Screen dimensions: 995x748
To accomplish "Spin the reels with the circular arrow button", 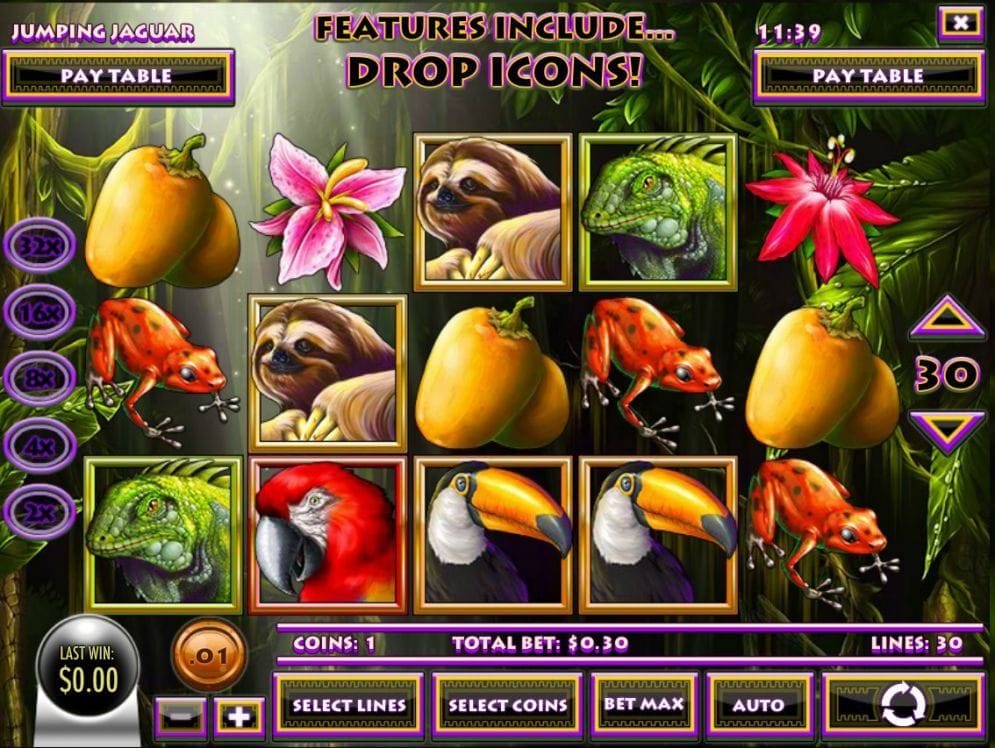I will 903,705.
